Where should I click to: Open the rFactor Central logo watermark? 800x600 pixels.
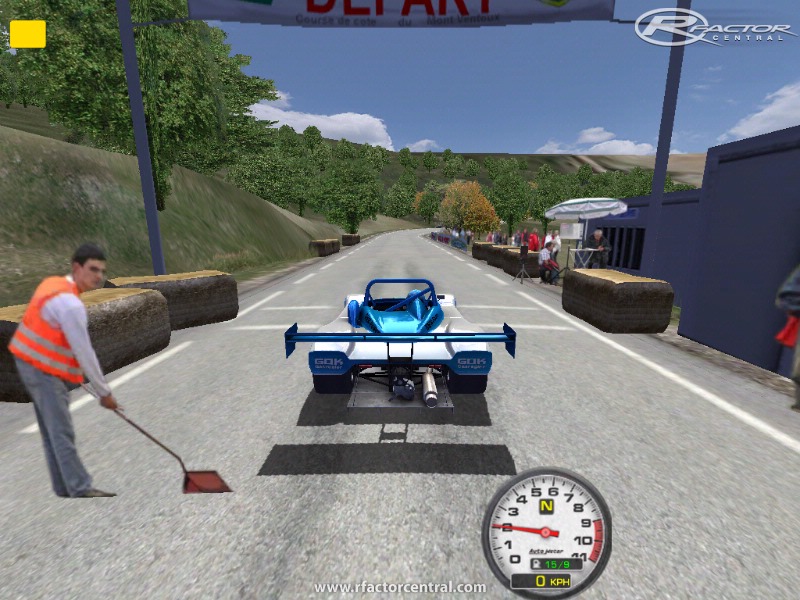click(715, 27)
